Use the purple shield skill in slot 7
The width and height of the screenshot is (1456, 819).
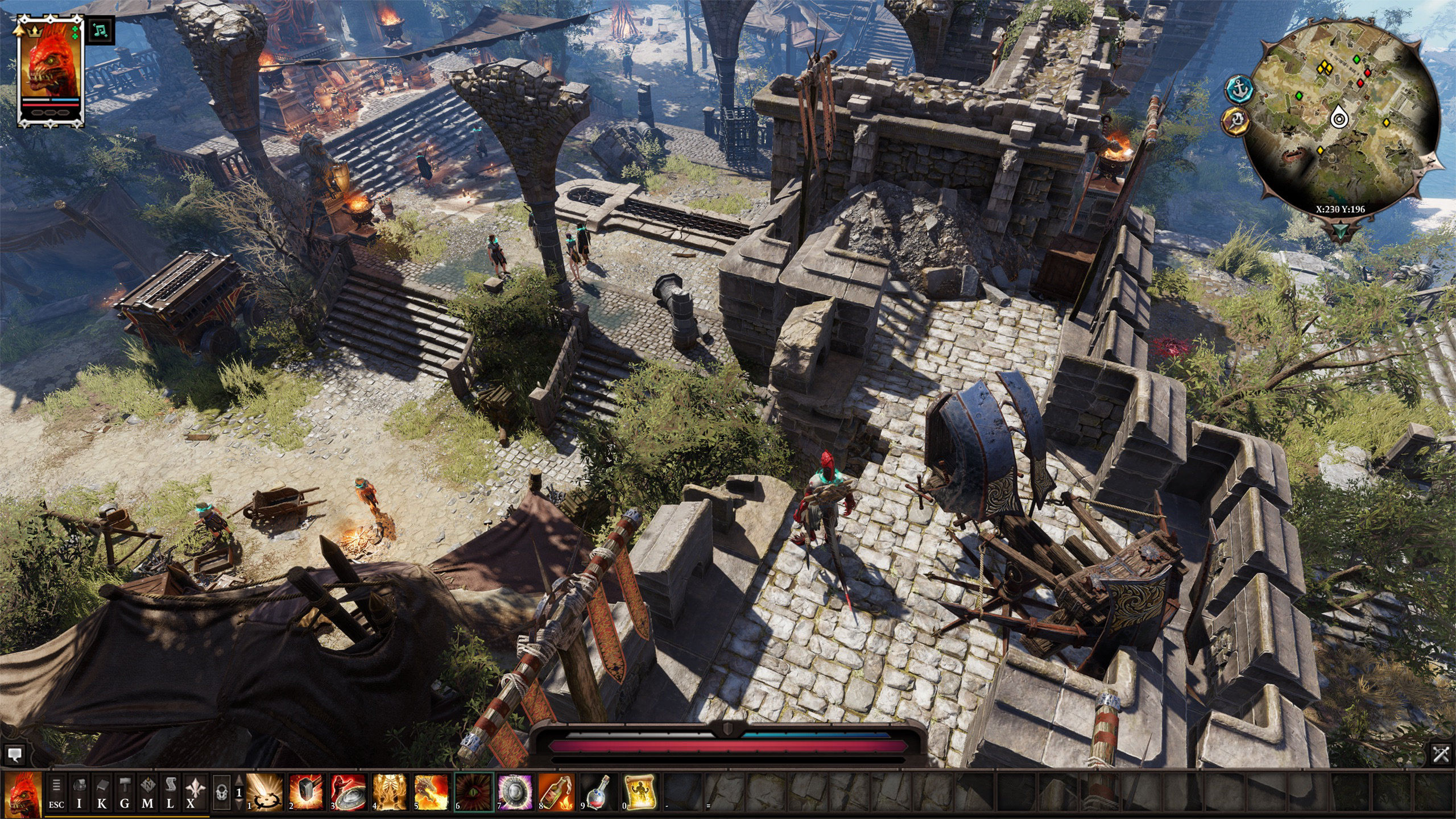[x=515, y=792]
